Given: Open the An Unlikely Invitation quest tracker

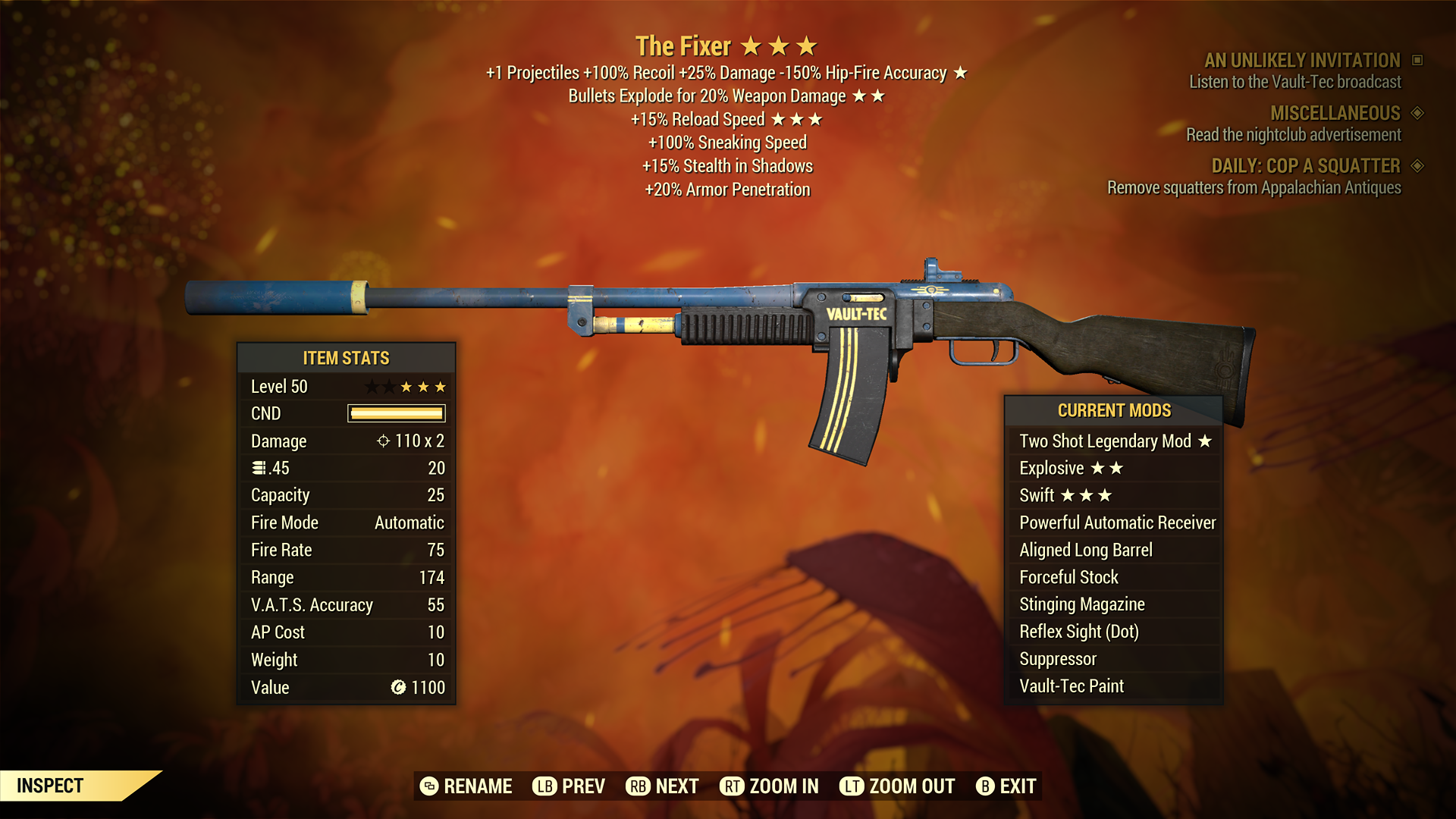Looking at the screenshot, I should [1302, 61].
